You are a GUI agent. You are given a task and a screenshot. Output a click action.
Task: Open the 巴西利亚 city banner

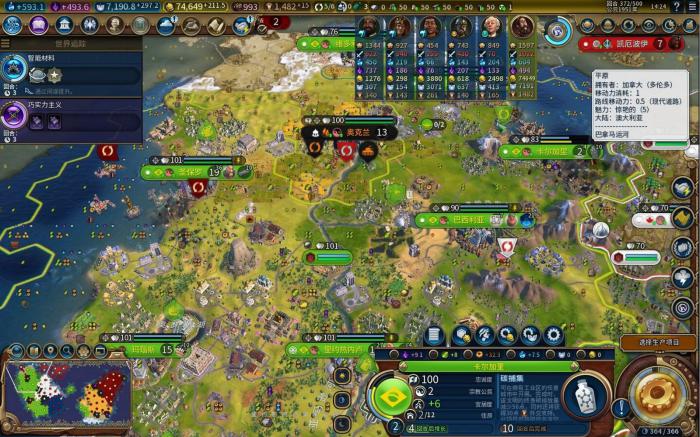pos(468,219)
